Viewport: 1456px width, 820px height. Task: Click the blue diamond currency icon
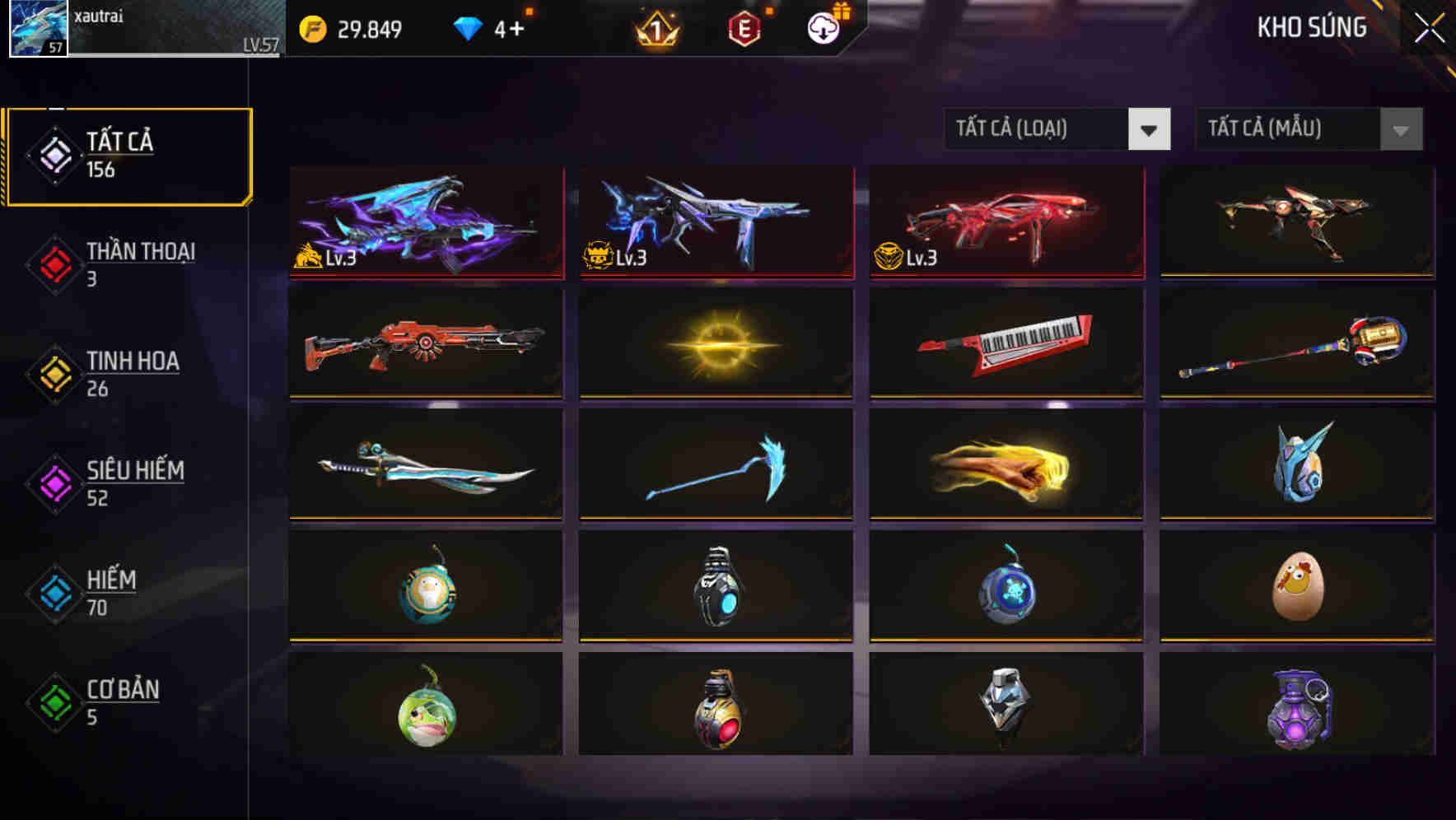point(469,27)
